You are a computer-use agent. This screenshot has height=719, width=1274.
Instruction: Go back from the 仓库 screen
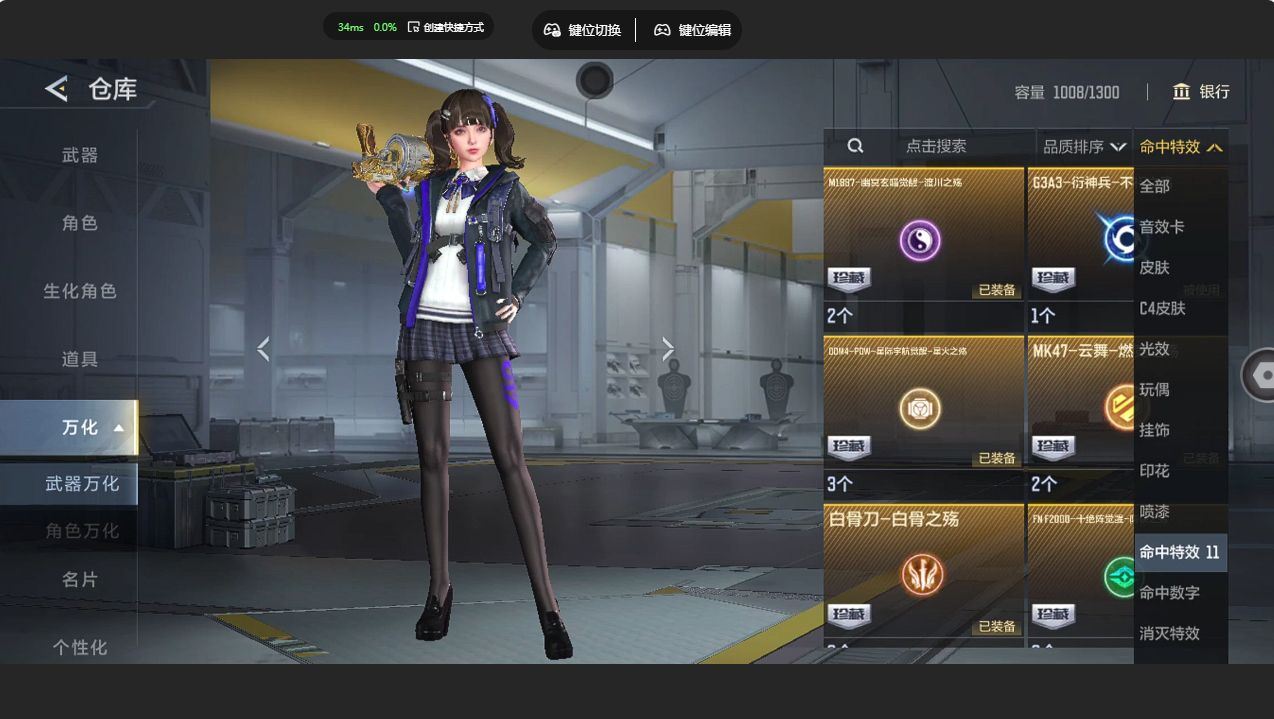56,89
